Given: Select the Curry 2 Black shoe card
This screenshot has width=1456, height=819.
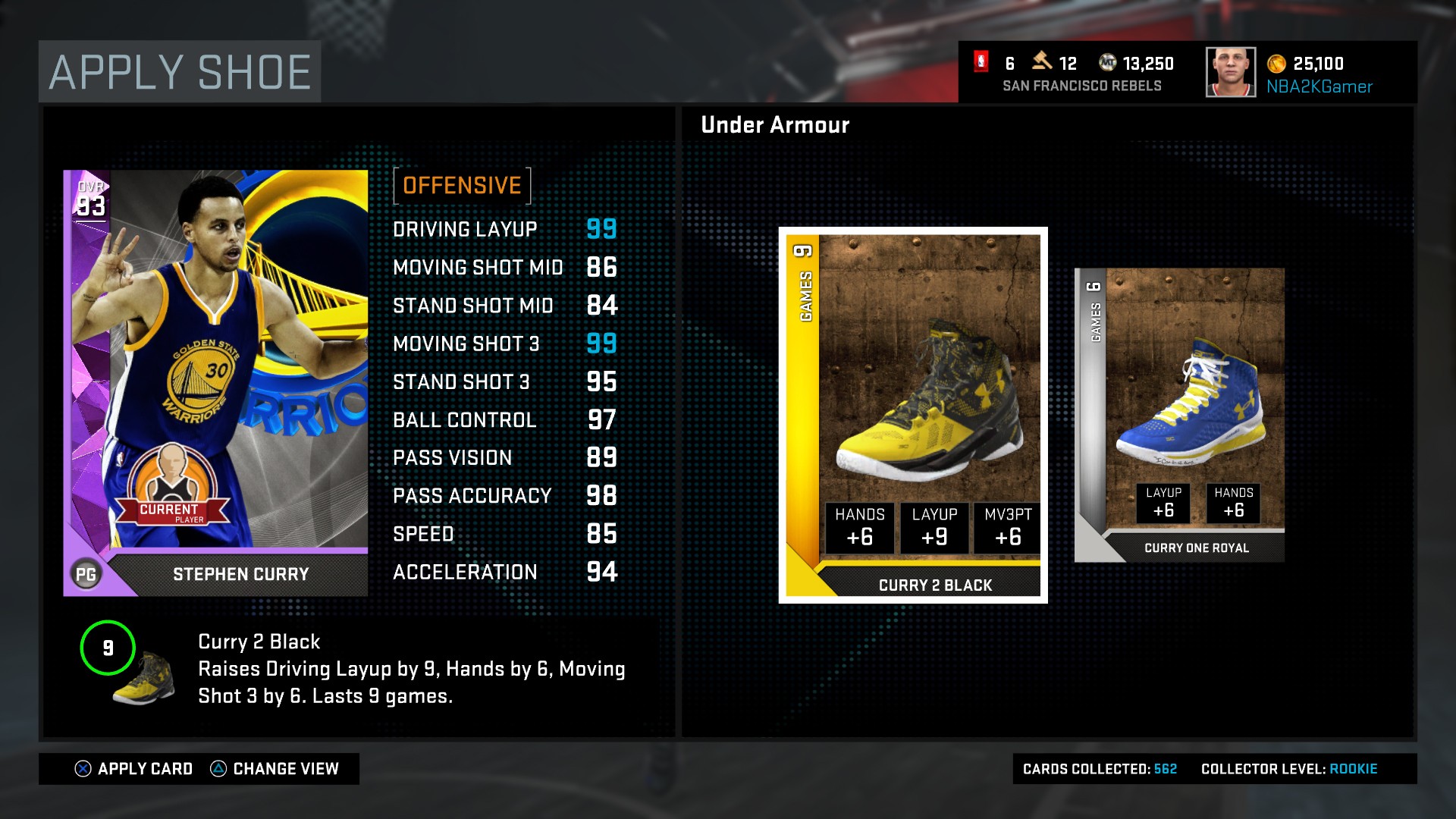Looking at the screenshot, I should [912, 415].
